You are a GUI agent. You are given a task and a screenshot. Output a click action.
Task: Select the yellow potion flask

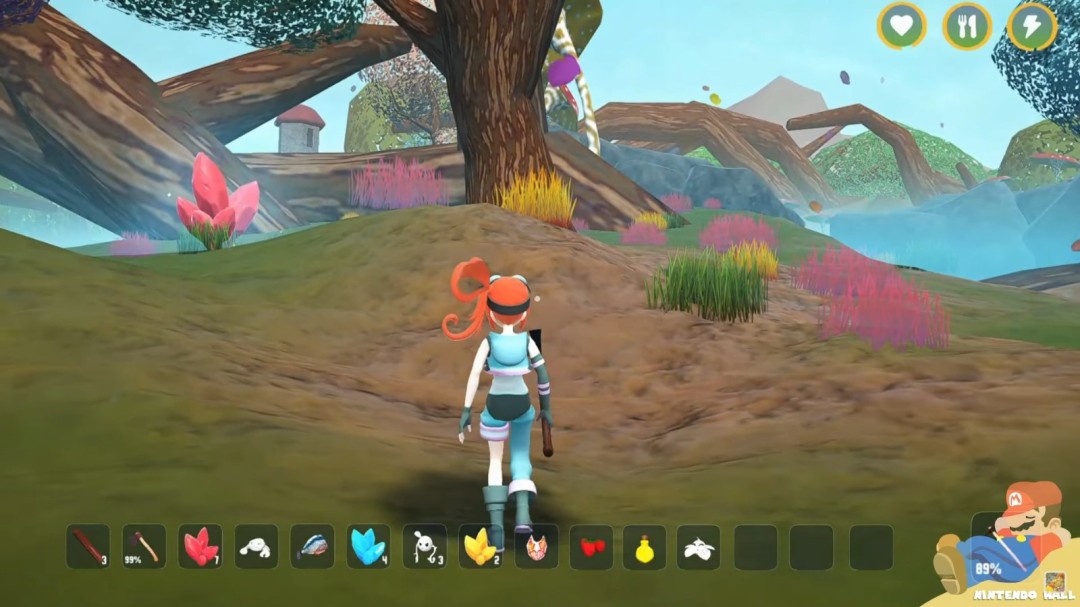pyautogui.click(x=644, y=547)
